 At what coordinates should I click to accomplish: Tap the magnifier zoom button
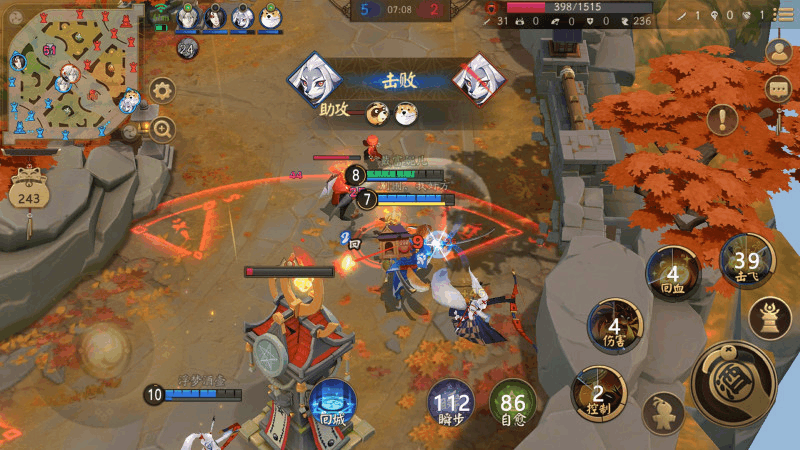coord(162,128)
